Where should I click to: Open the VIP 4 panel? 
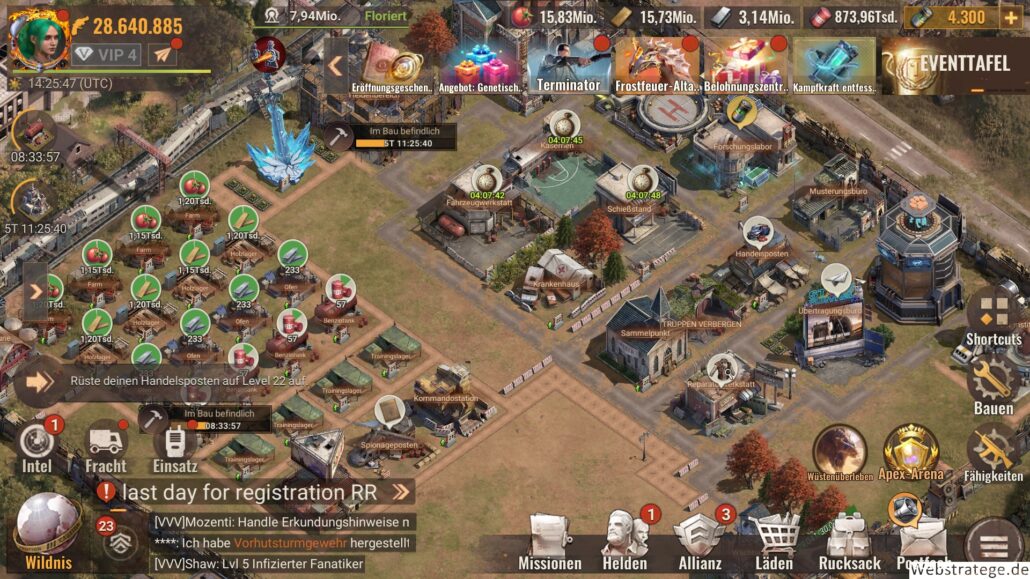click(x=105, y=54)
